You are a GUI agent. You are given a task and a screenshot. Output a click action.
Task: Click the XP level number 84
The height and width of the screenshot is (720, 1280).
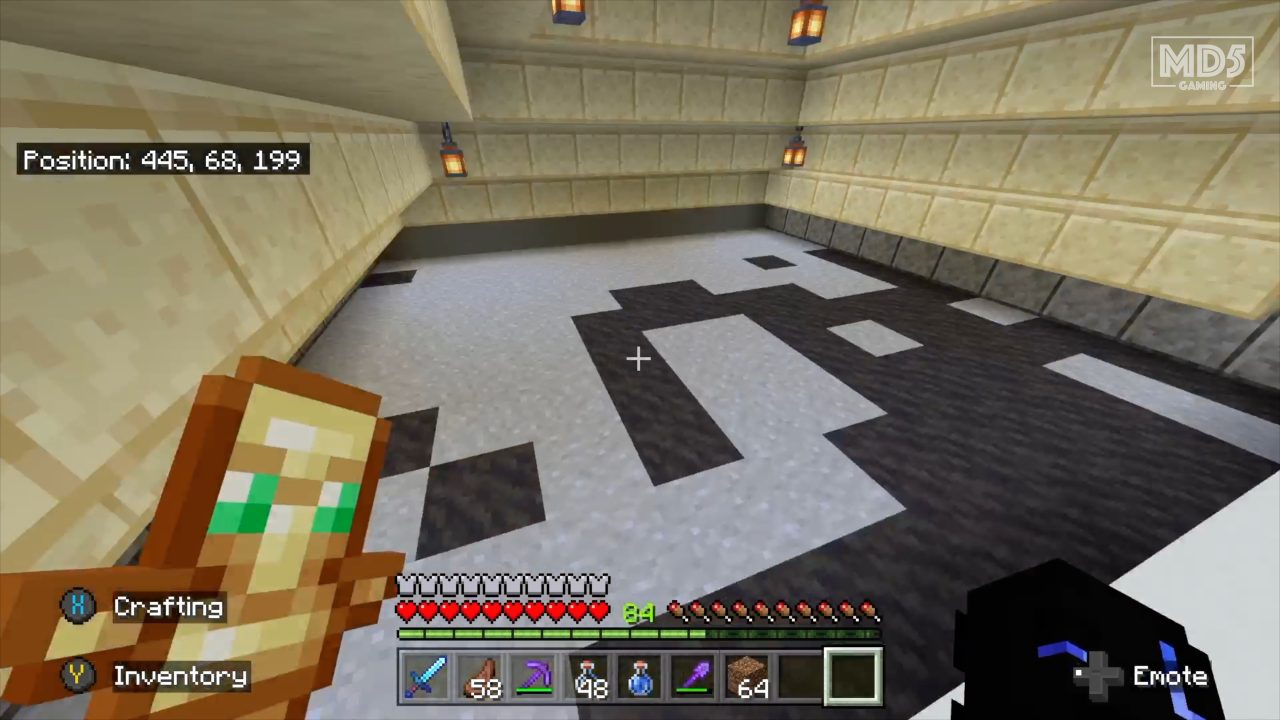[x=639, y=613]
